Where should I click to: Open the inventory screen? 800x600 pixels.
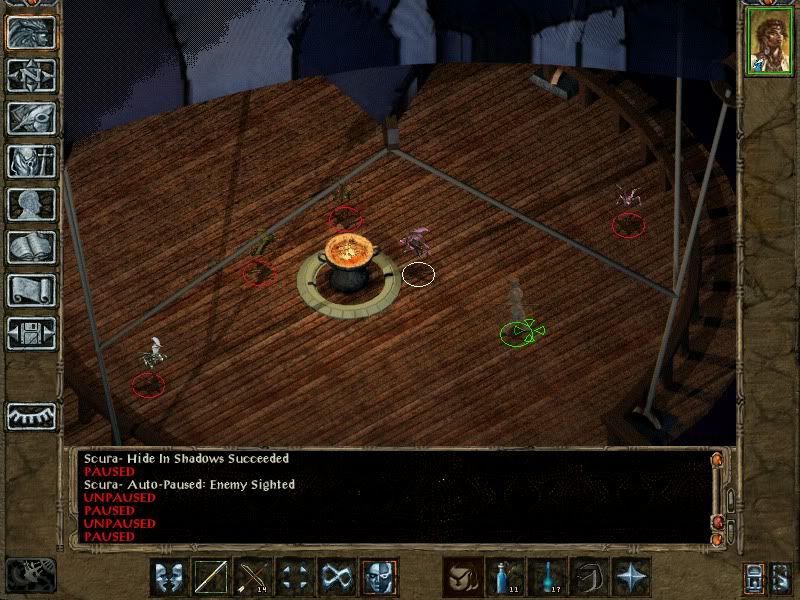point(31,161)
